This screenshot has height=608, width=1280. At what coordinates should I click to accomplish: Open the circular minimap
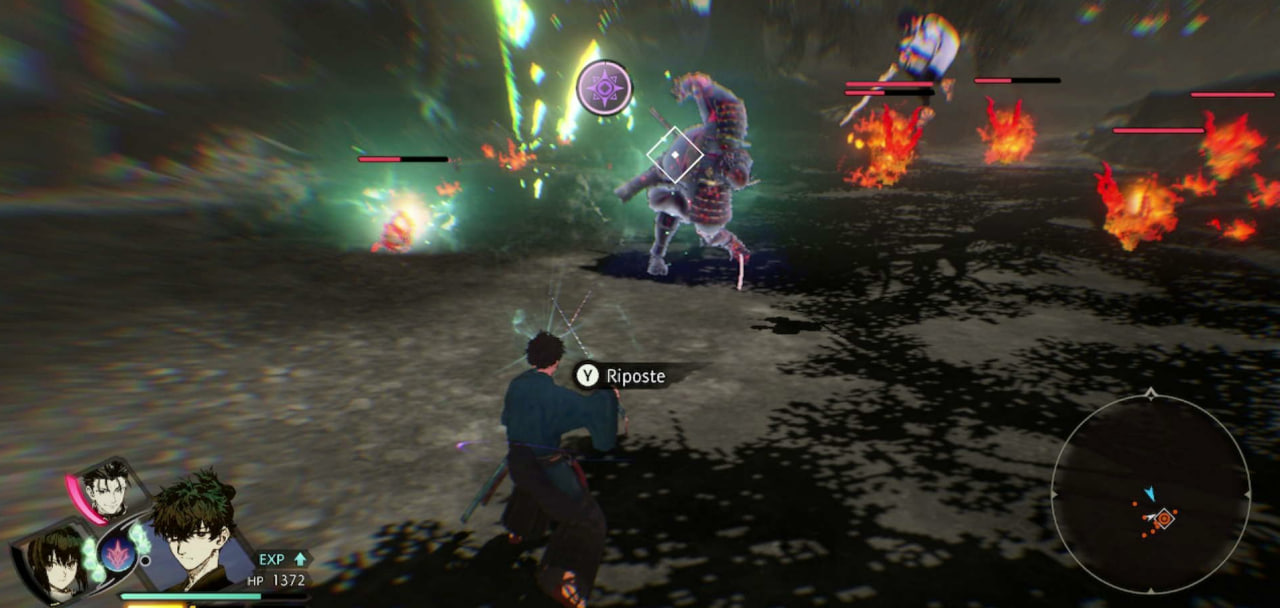point(1150,493)
